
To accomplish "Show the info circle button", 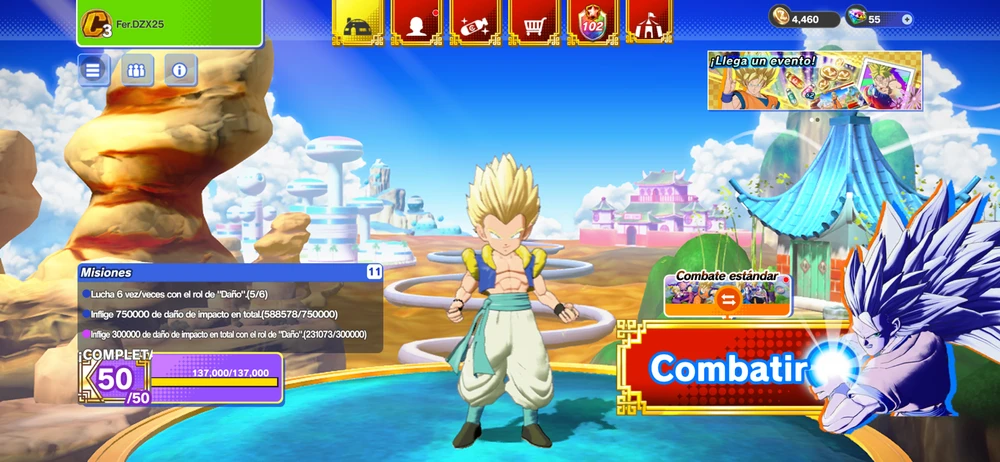I will (180, 70).
